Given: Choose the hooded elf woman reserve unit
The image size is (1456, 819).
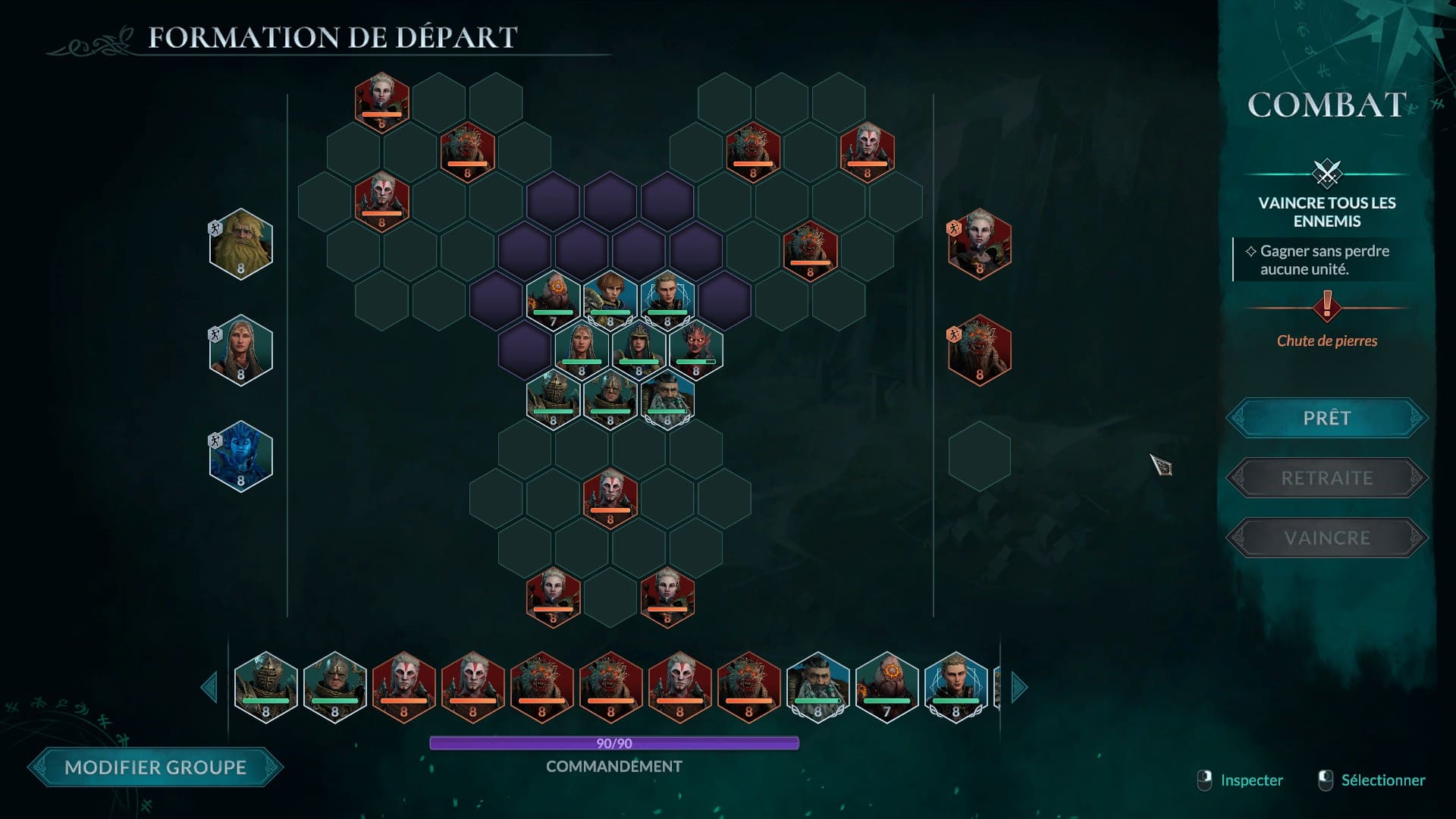Looking at the screenshot, I should (240, 350).
